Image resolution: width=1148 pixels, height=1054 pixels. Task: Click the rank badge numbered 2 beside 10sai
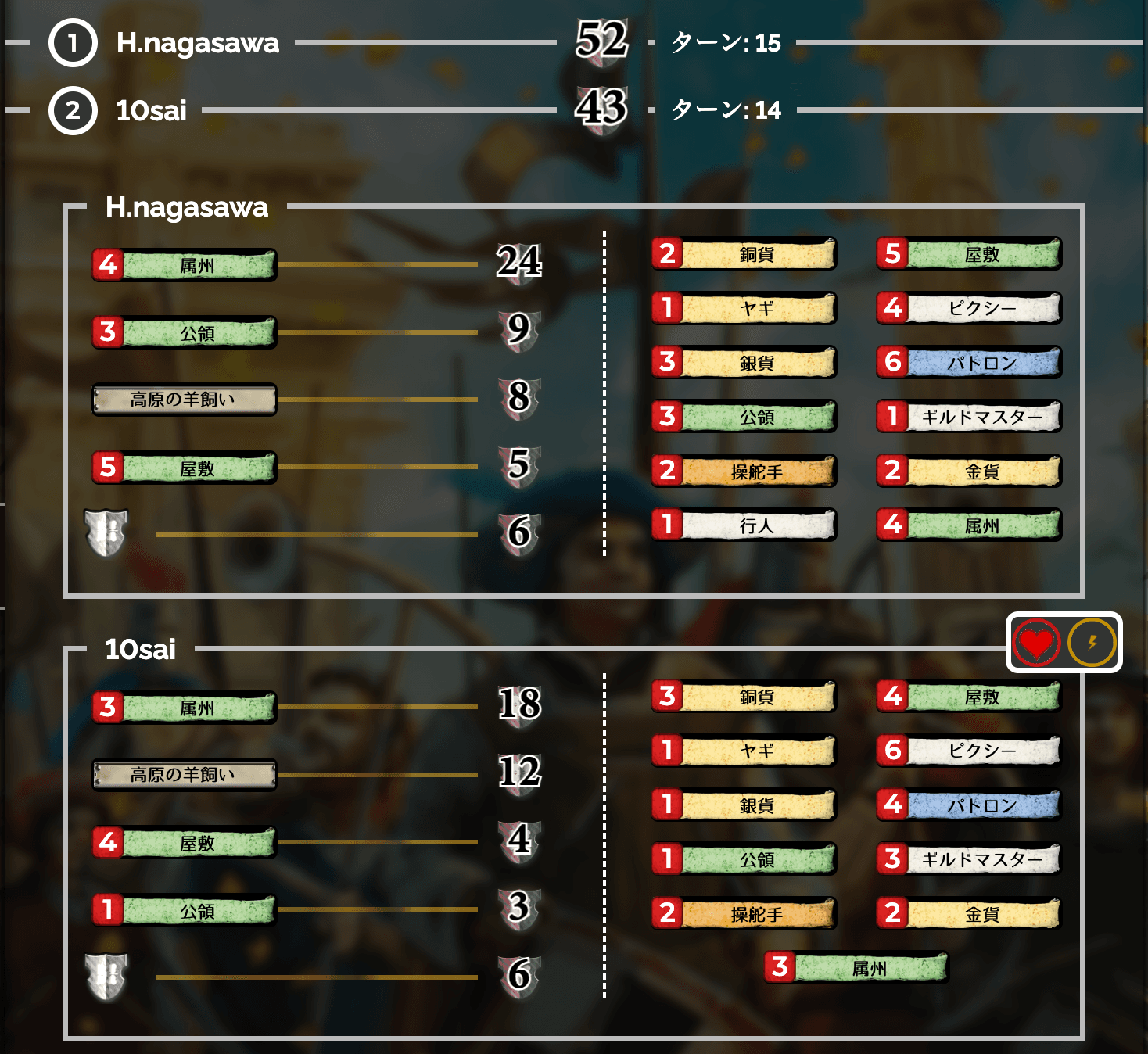(71, 110)
